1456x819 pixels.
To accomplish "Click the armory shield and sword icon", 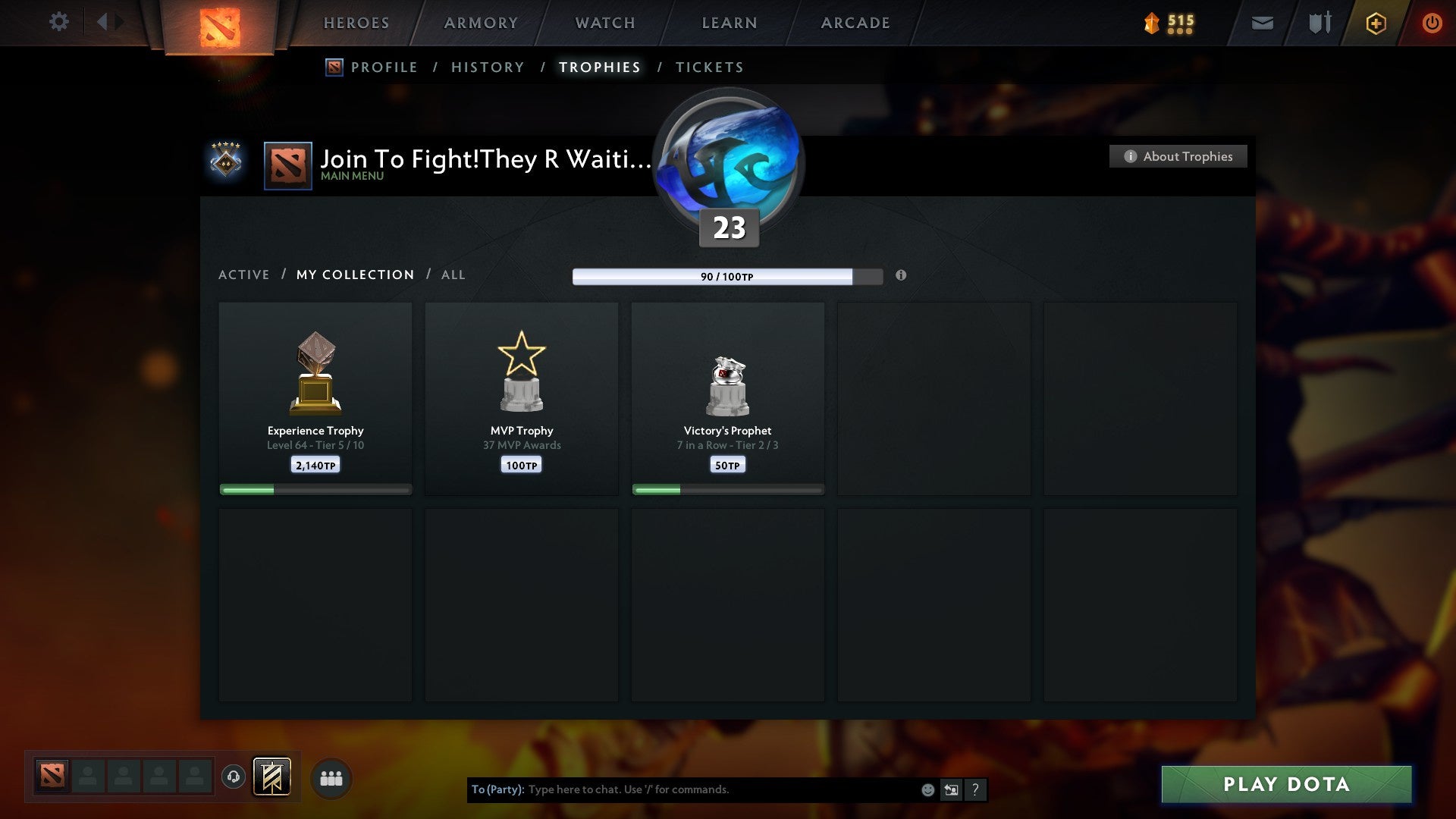I will point(1319,23).
